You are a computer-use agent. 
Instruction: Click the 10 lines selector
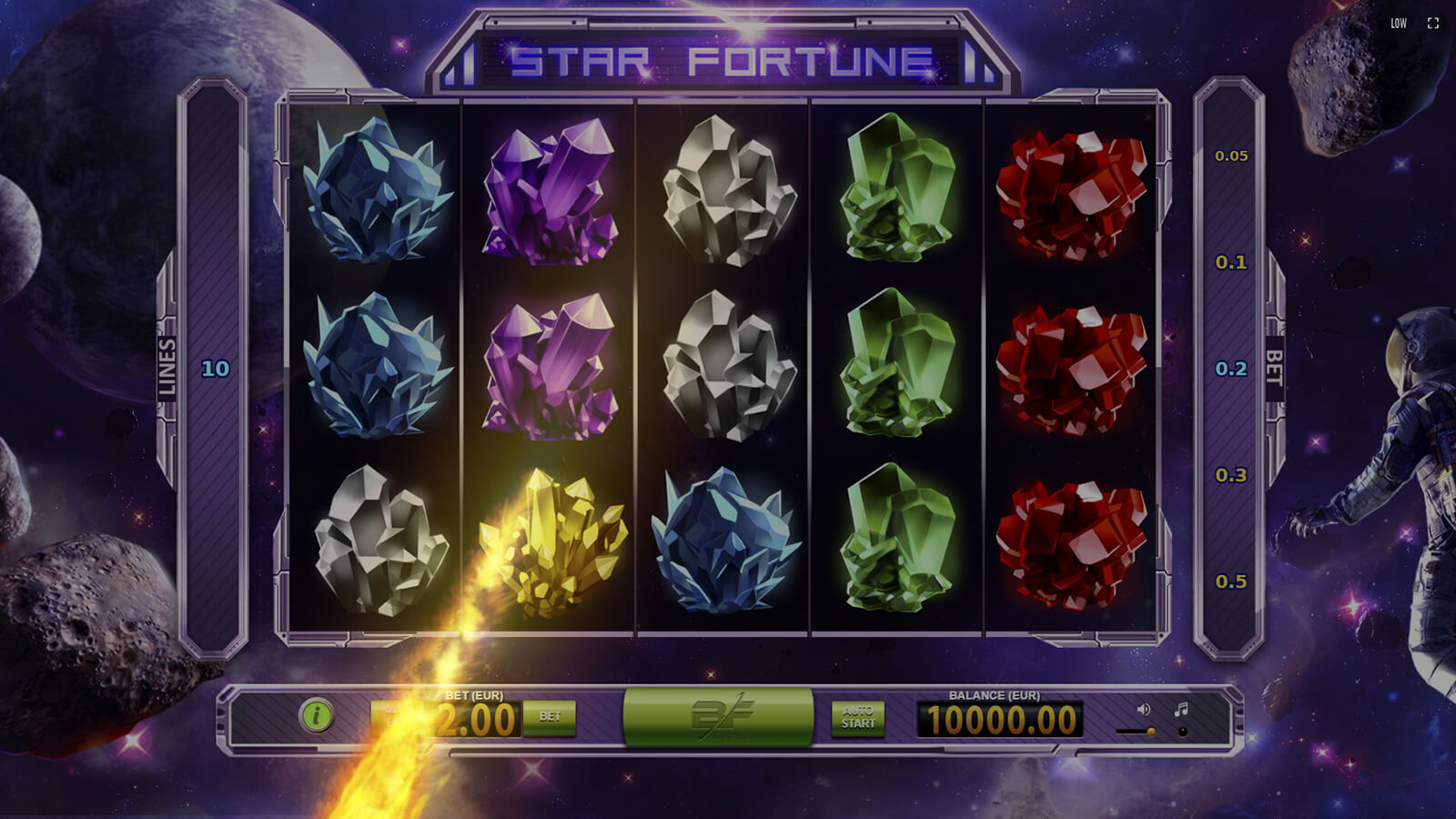216,369
